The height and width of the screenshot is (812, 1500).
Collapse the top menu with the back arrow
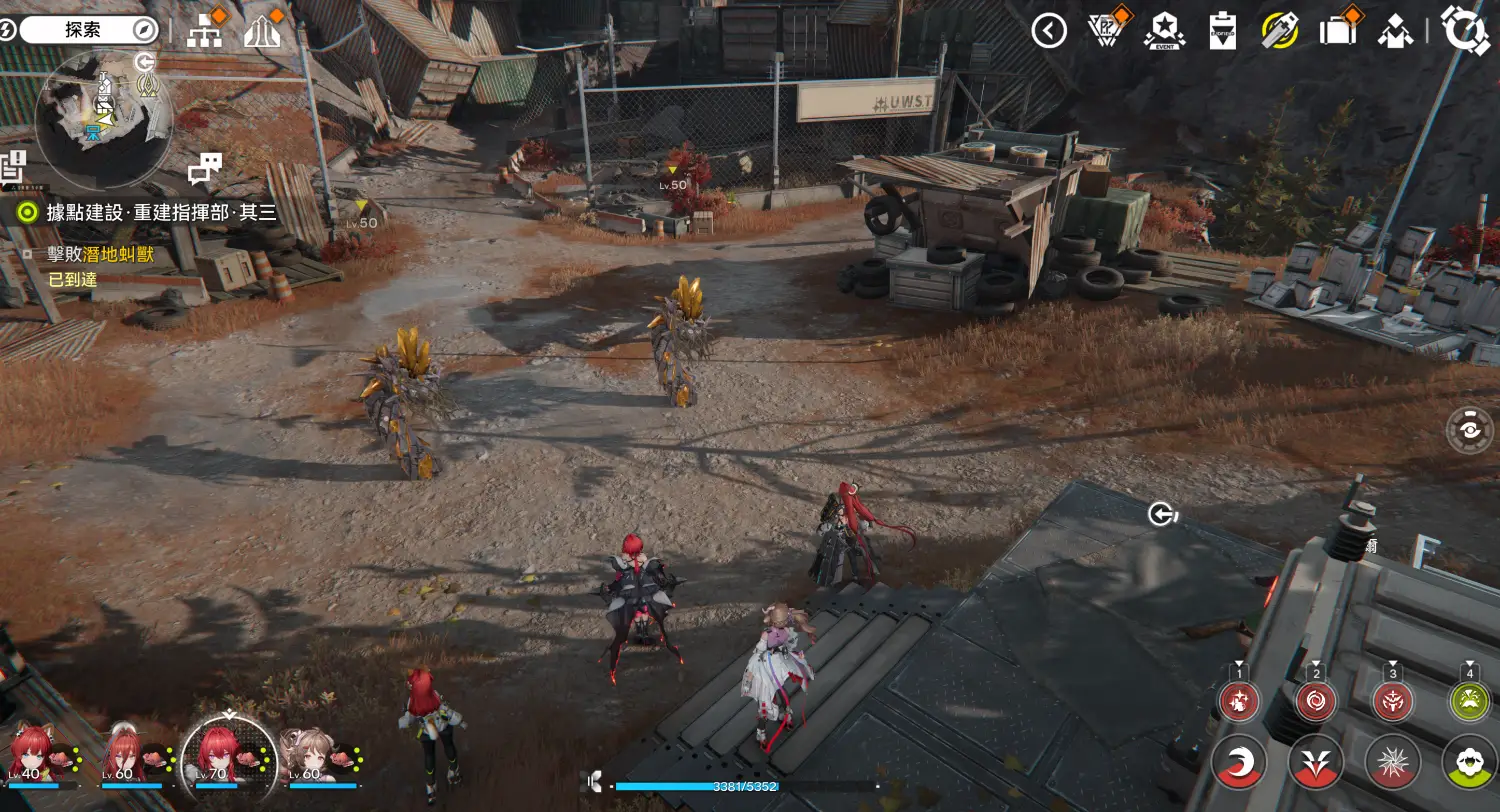coord(1049,31)
